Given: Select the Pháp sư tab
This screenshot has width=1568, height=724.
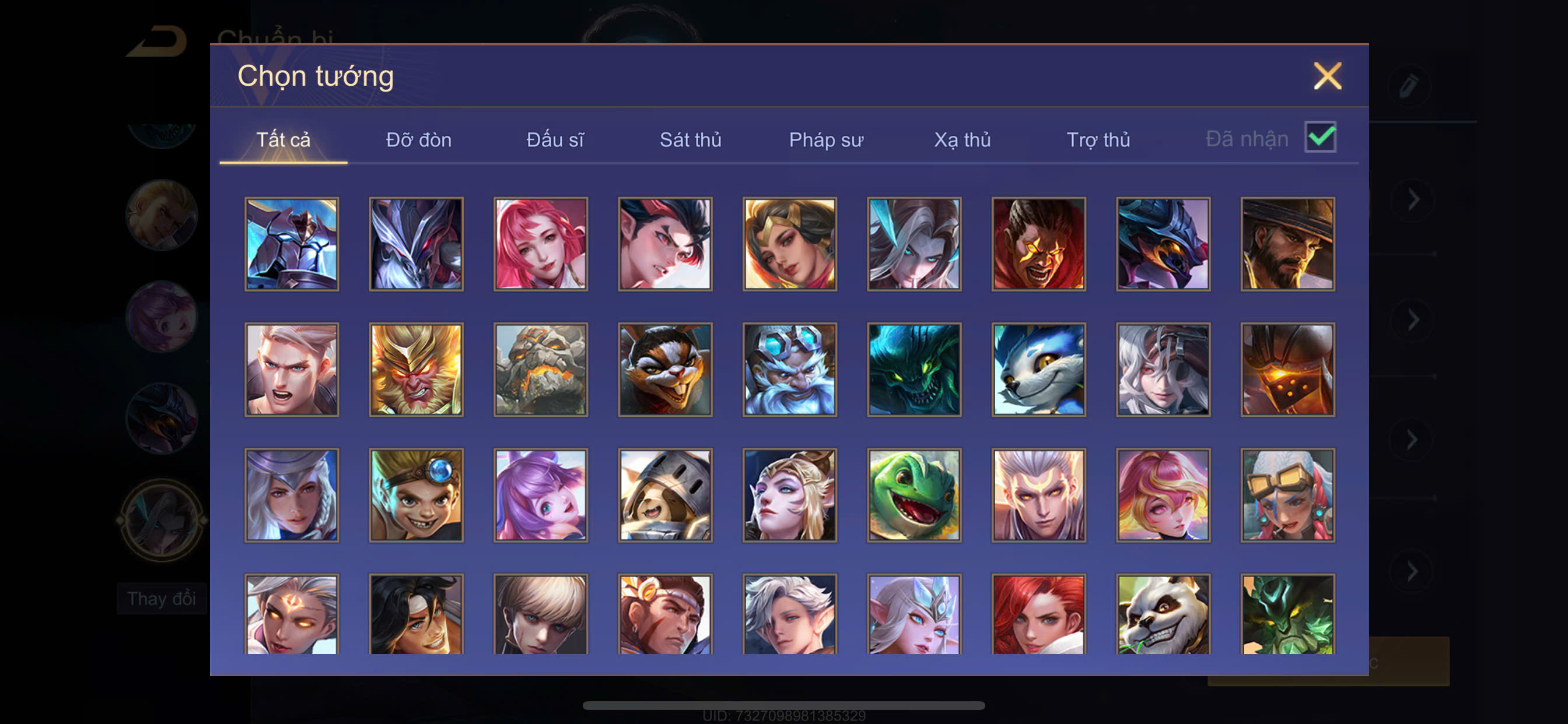Looking at the screenshot, I should click(x=825, y=140).
